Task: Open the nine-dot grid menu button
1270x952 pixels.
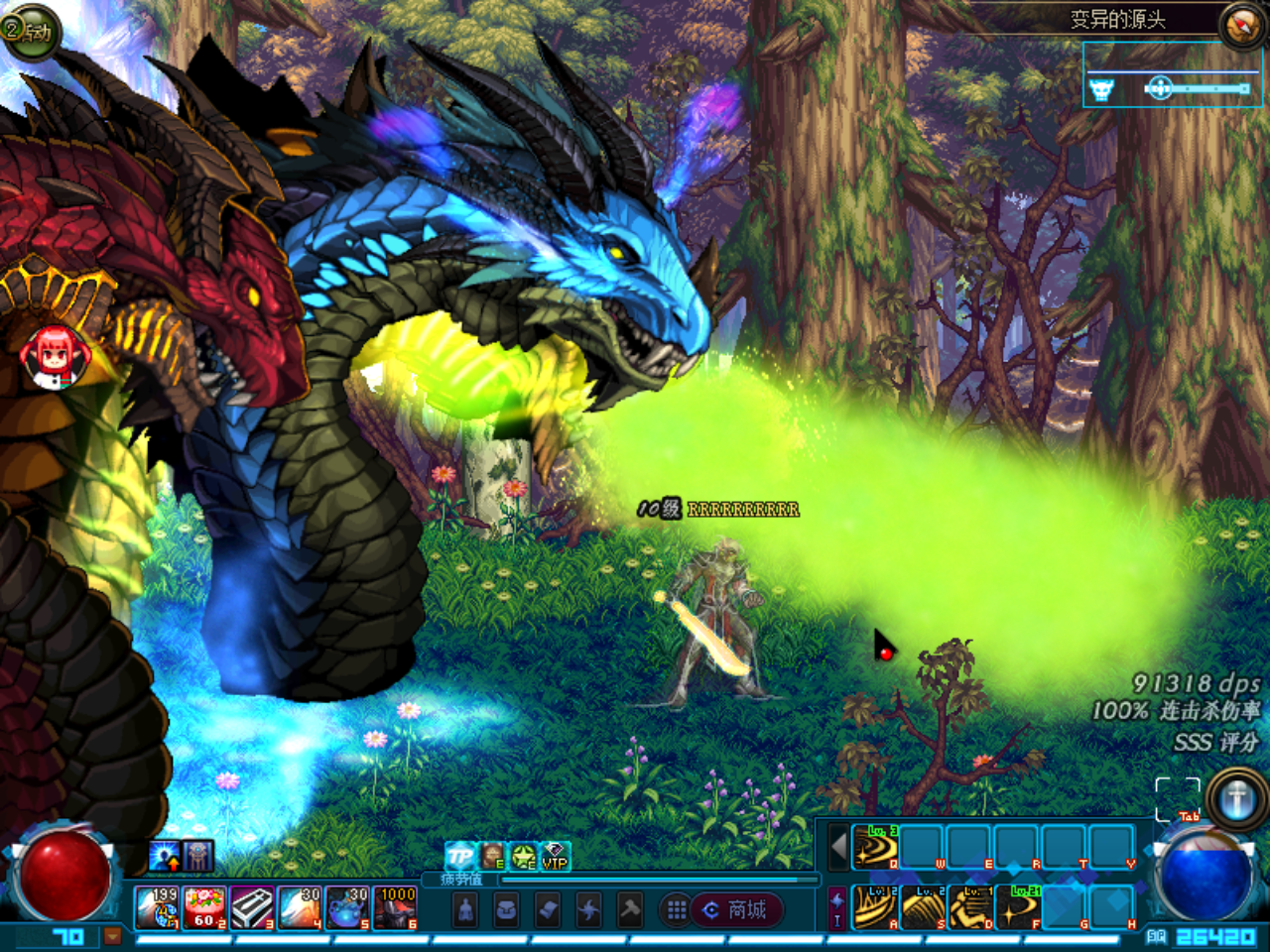Action: [x=677, y=909]
